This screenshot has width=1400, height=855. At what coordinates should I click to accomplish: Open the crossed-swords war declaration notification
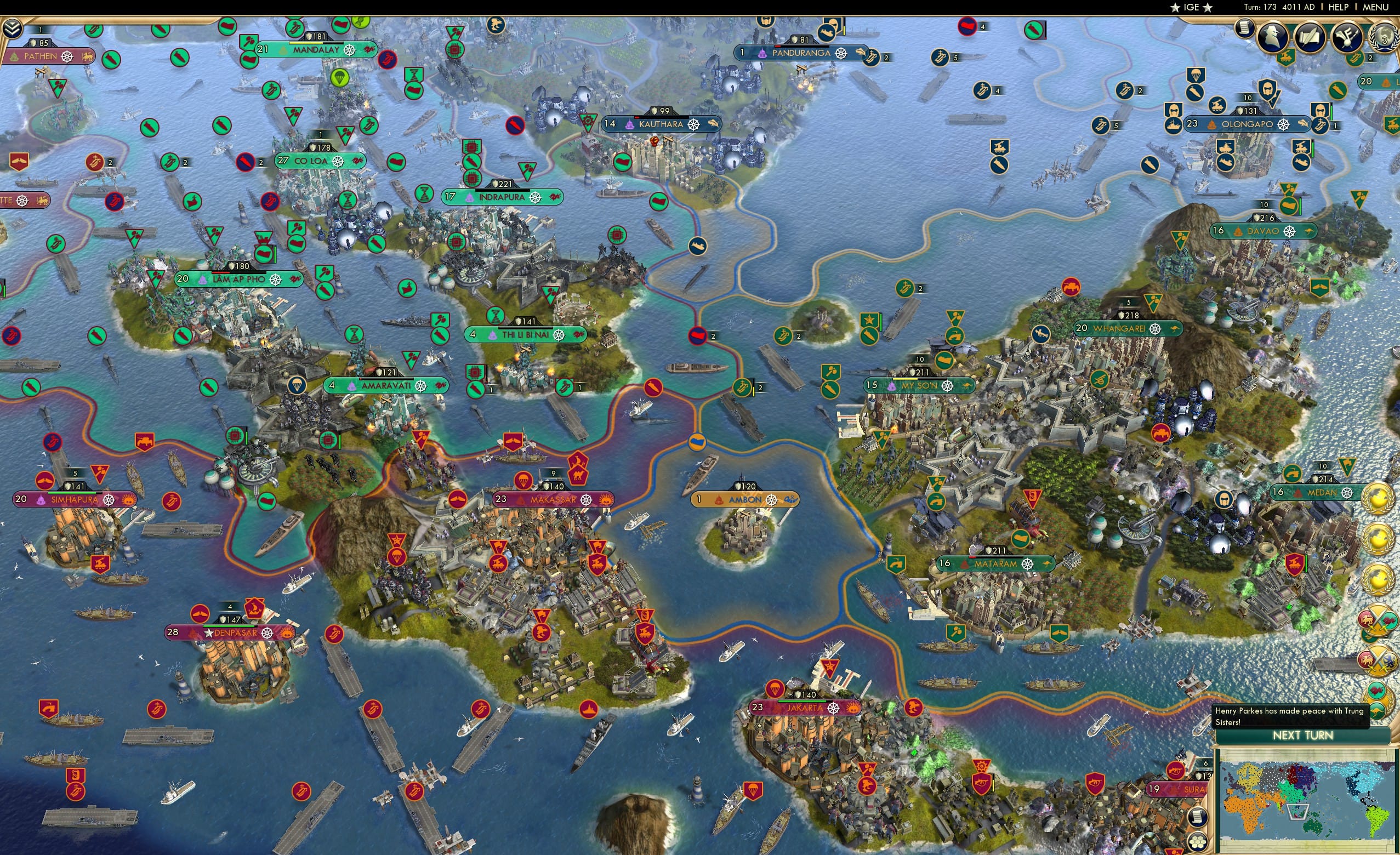(1378, 620)
